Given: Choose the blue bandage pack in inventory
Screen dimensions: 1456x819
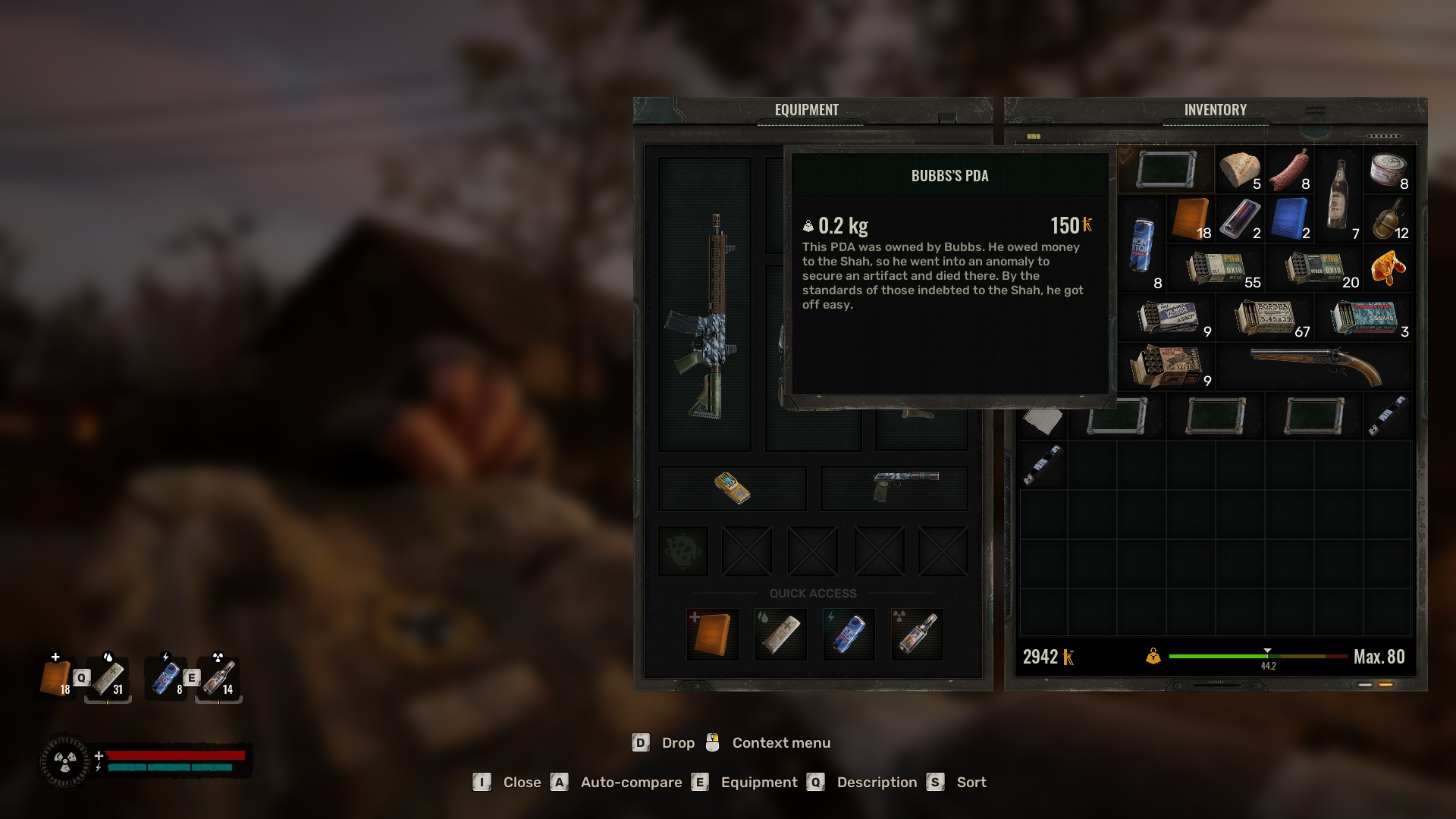Looking at the screenshot, I should 1289,218.
